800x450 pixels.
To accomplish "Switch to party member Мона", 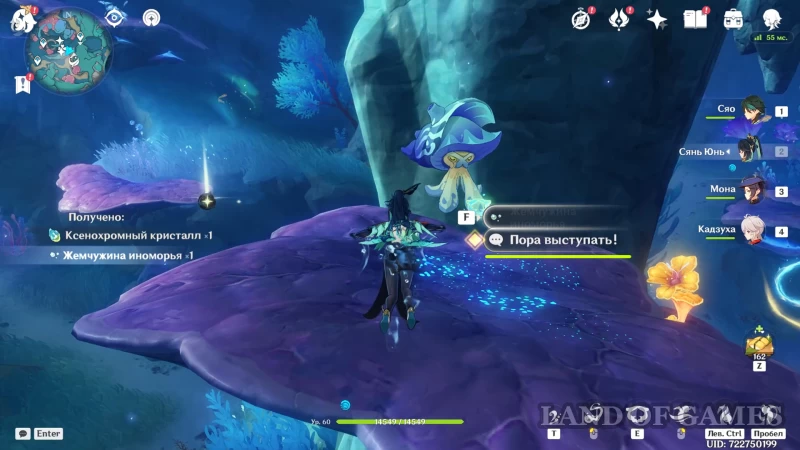I will [x=752, y=191].
